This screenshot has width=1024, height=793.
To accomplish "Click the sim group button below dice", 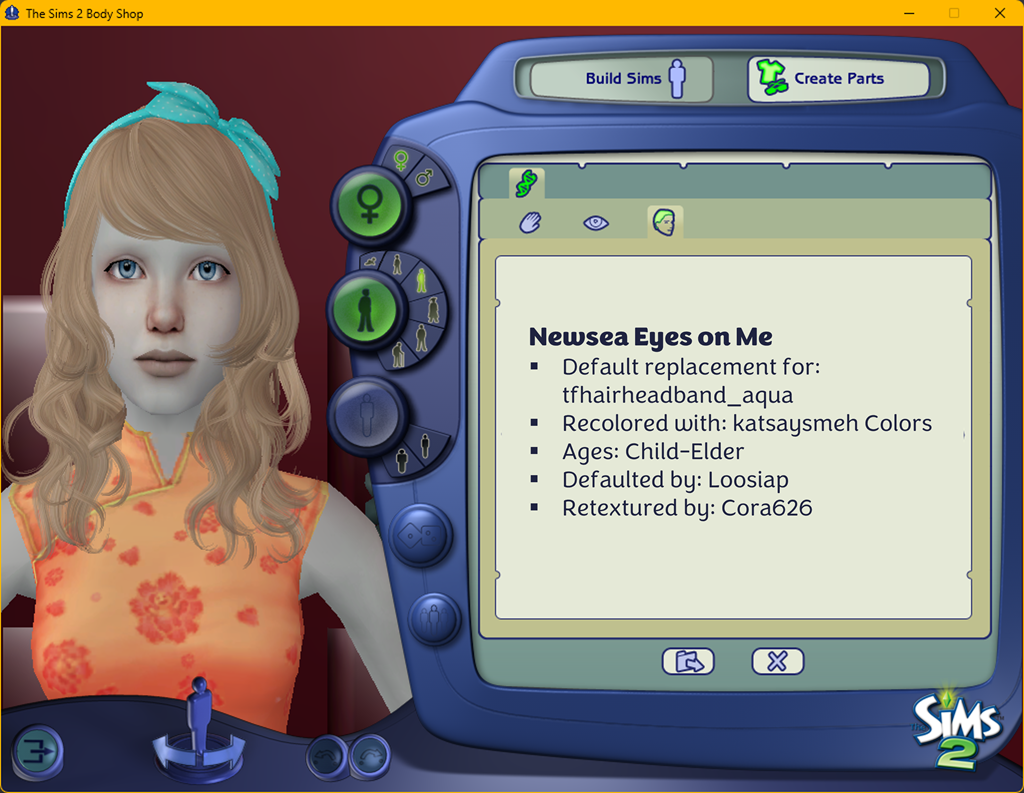I will [x=433, y=618].
